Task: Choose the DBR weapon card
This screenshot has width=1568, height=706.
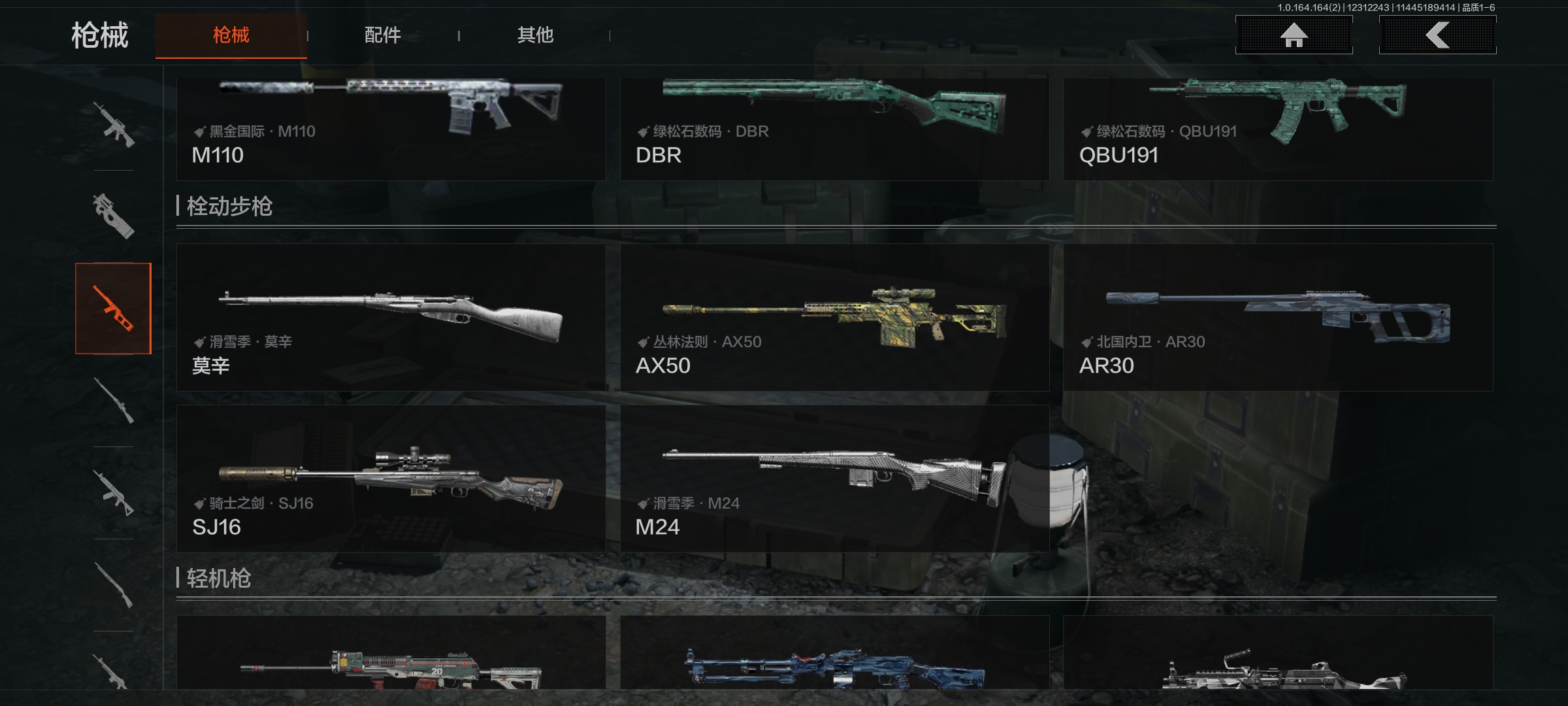Action: pos(834,129)
